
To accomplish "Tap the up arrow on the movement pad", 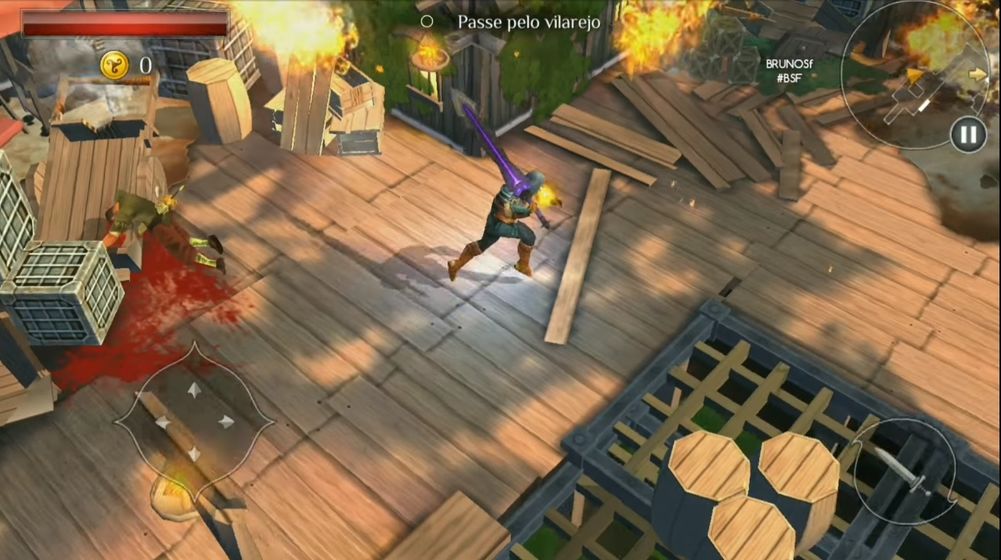I will (194, 387).
